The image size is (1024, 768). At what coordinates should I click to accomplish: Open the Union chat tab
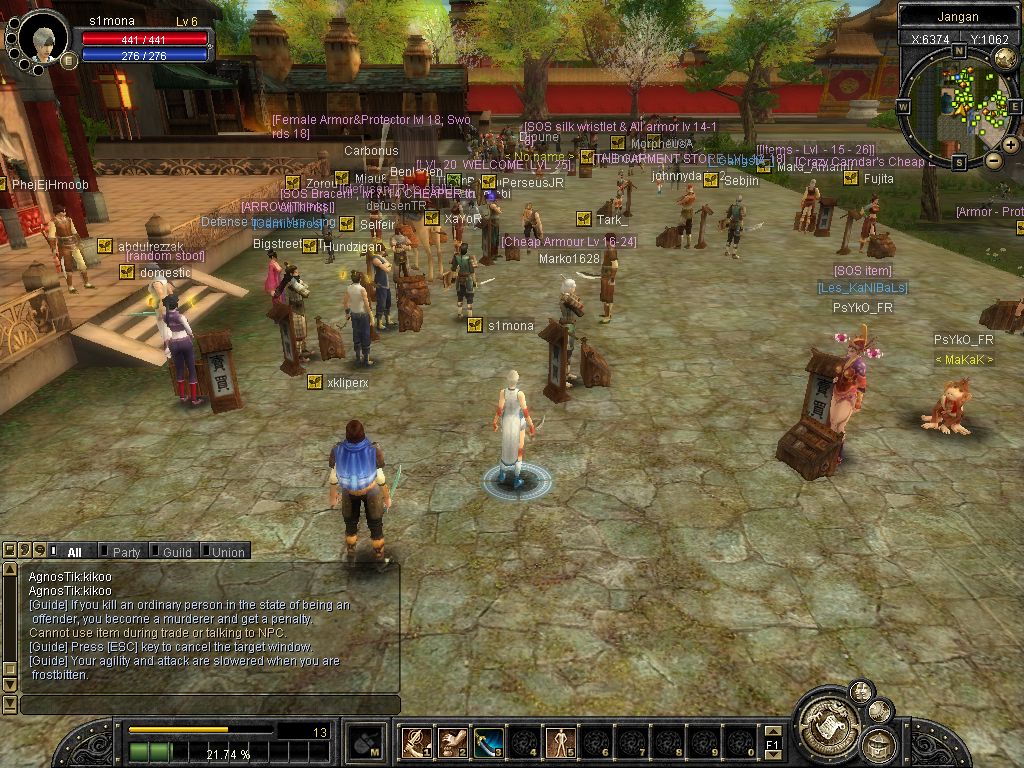pyautogui.click(x=227, y=552)
